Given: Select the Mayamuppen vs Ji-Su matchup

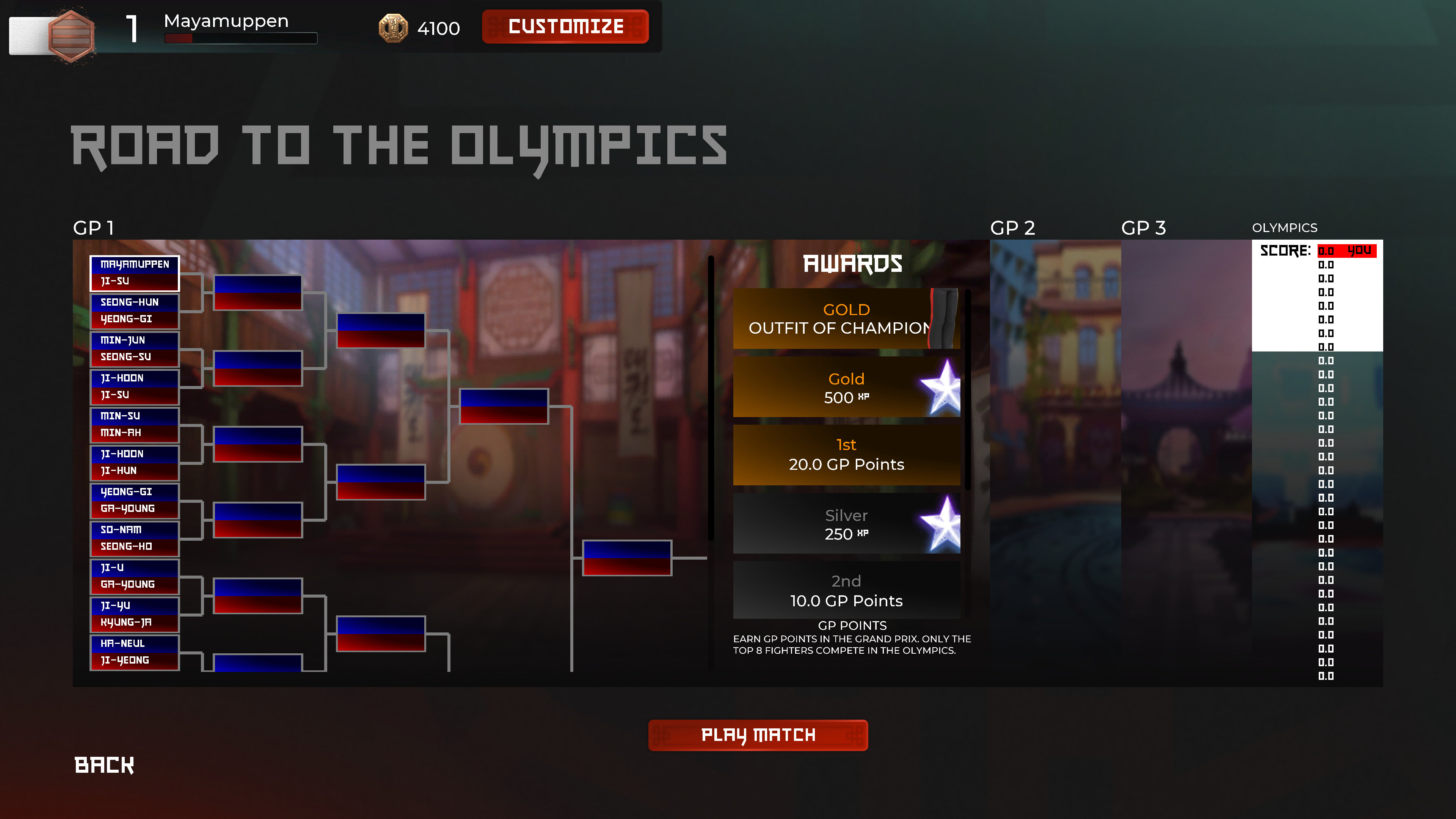Looking at the screenshot, I should [x=135, y=273].
